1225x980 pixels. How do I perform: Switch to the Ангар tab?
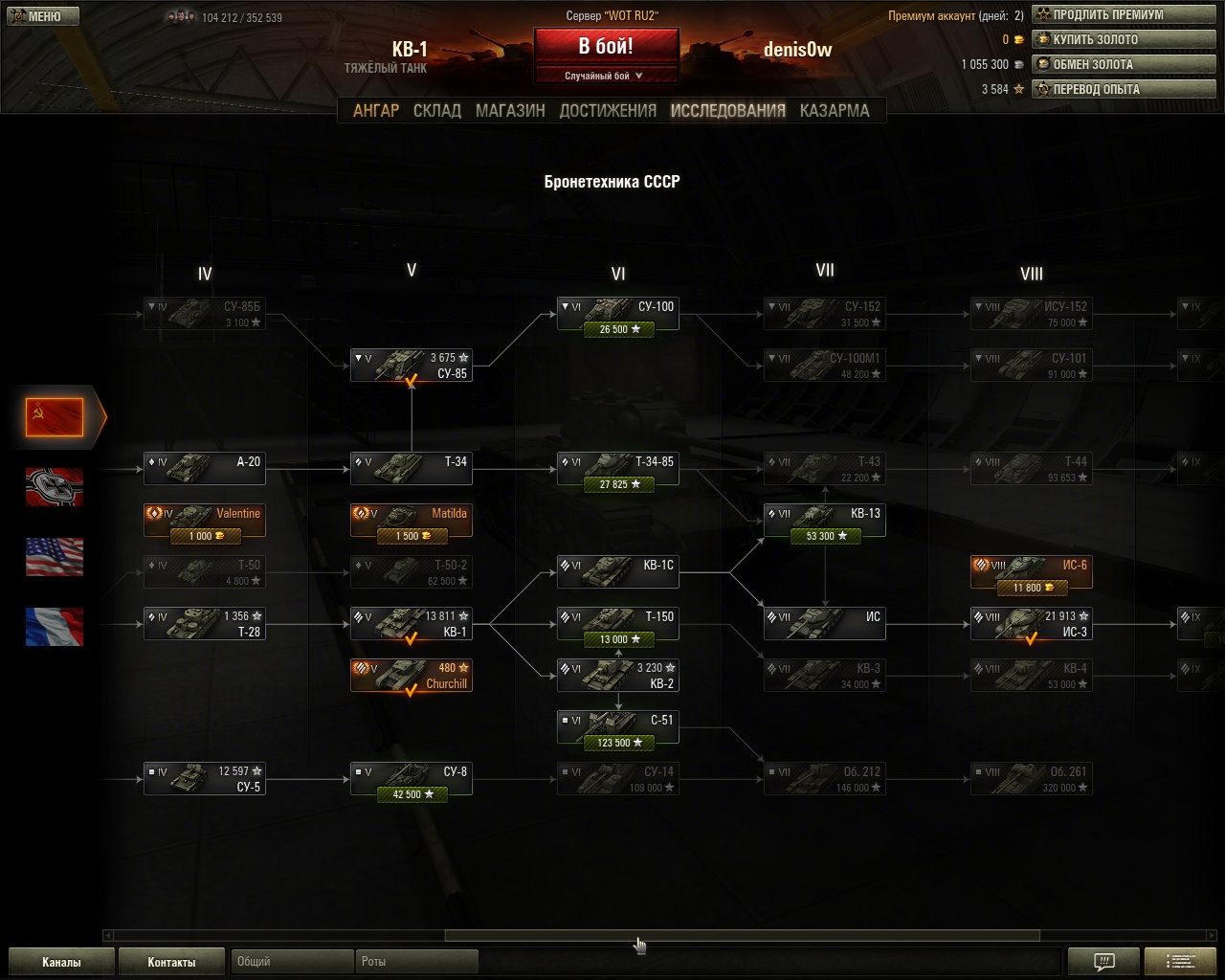[376, 110]
